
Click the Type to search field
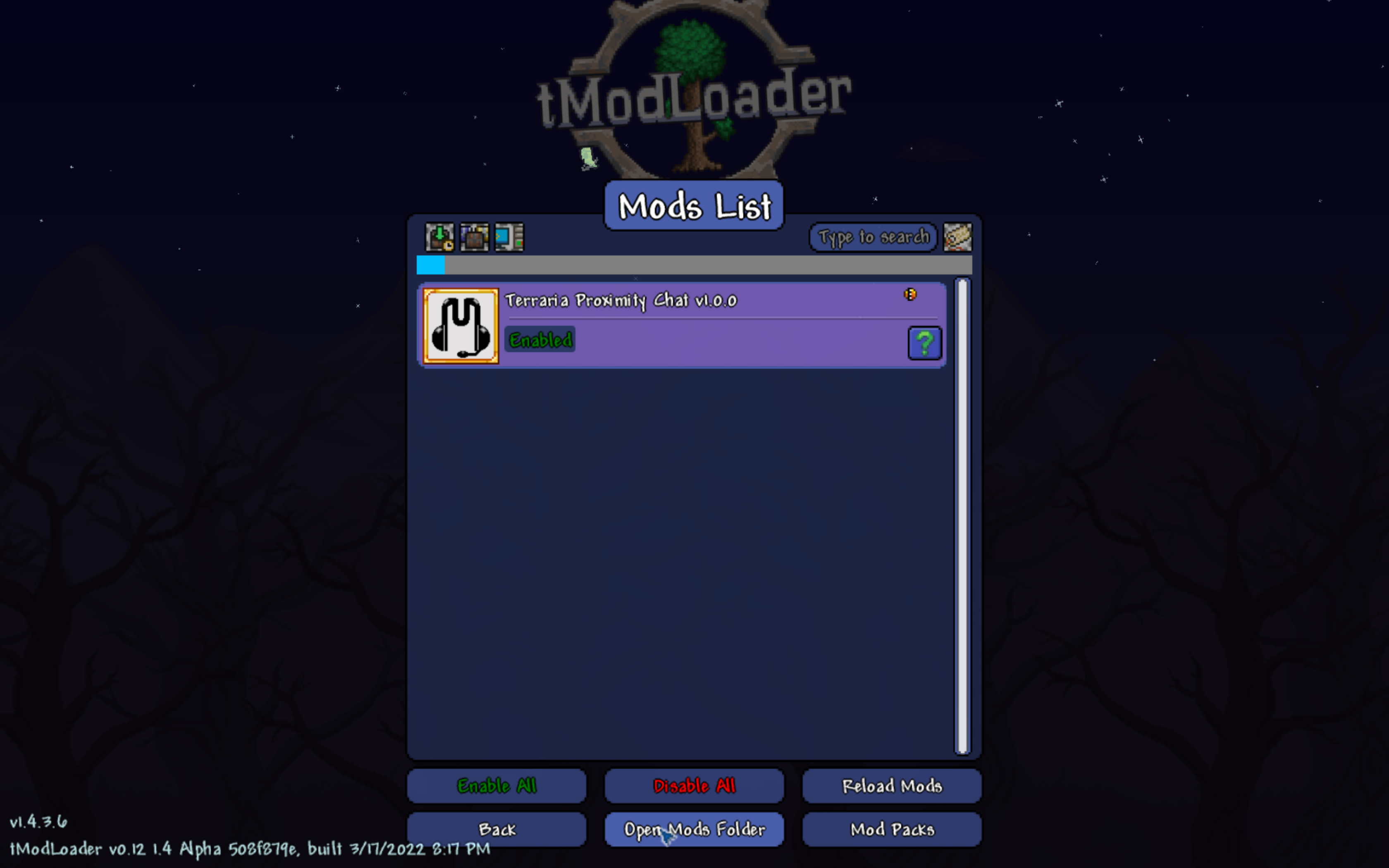click(872, 236)
